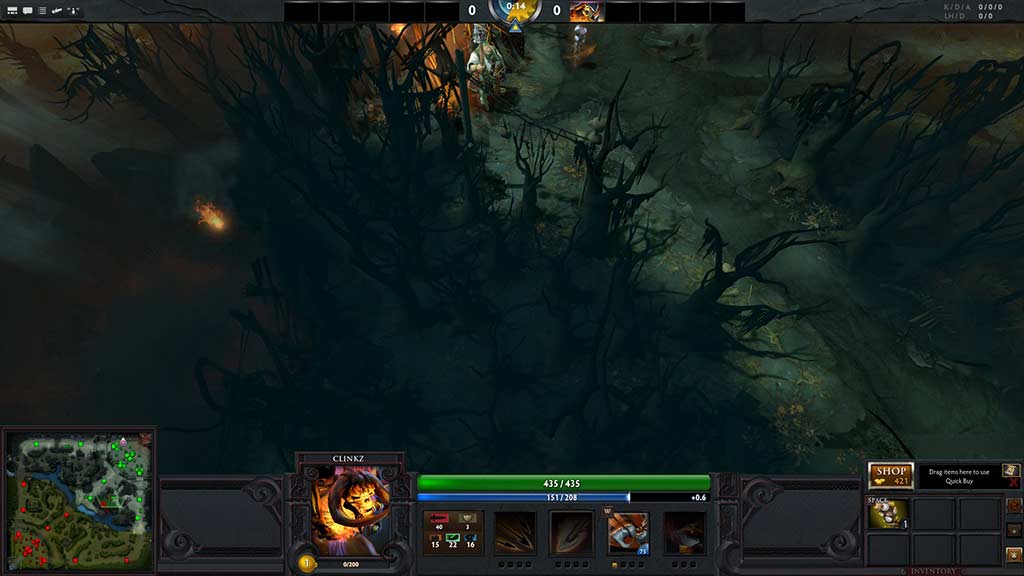Activate the Strafe ability icon
This screenshot has height=576, width=1024.
point(515,532)
